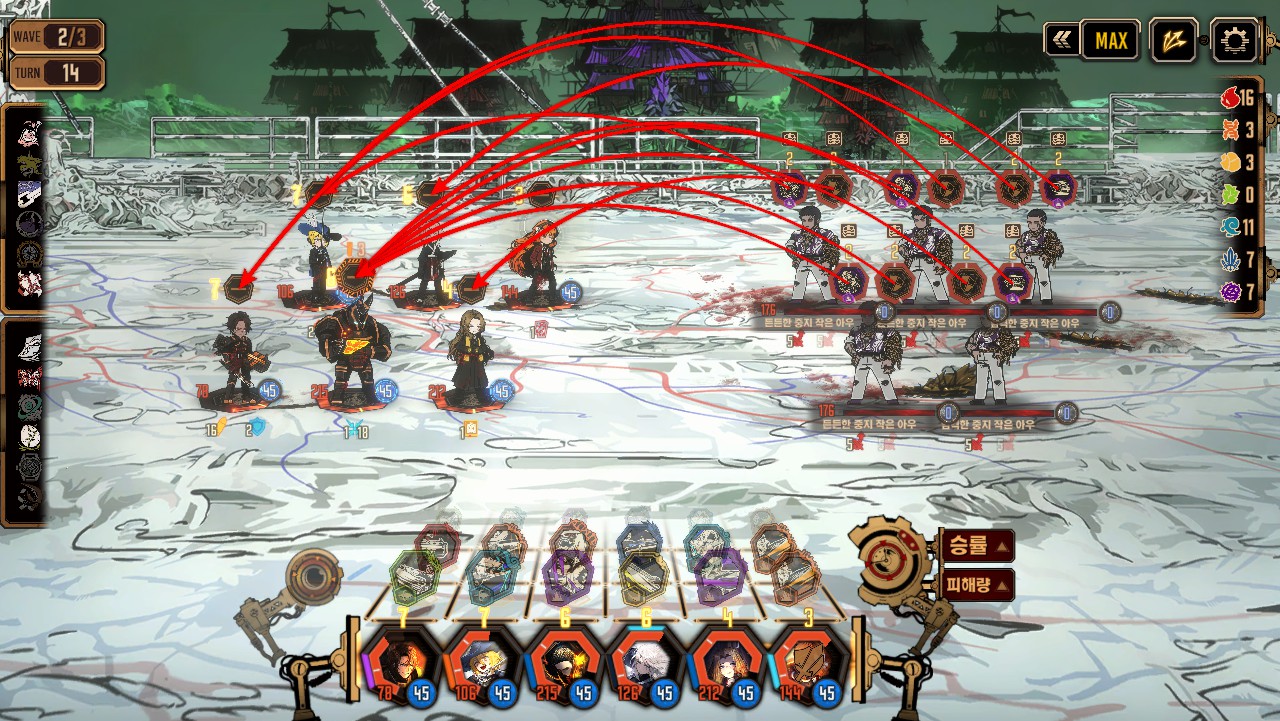Select the white-haired sinner portrait, 126 HP
Screen dimensions: 1280x721
[646, 664]
